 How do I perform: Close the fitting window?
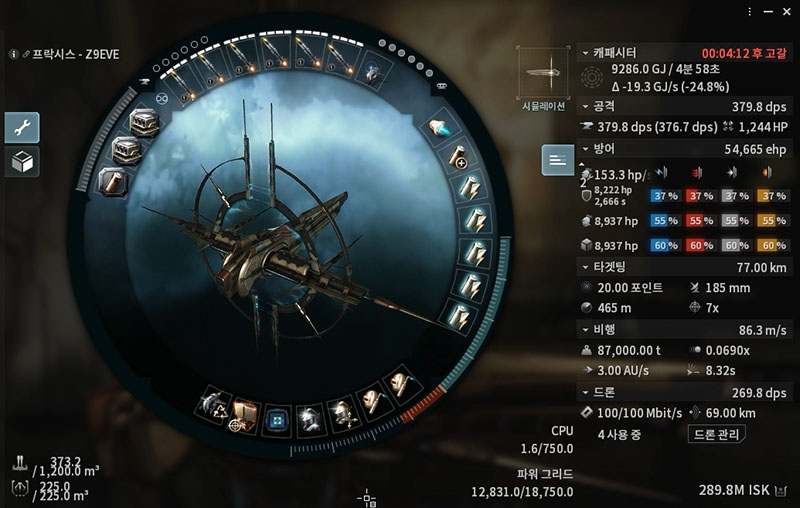point(788,10)
